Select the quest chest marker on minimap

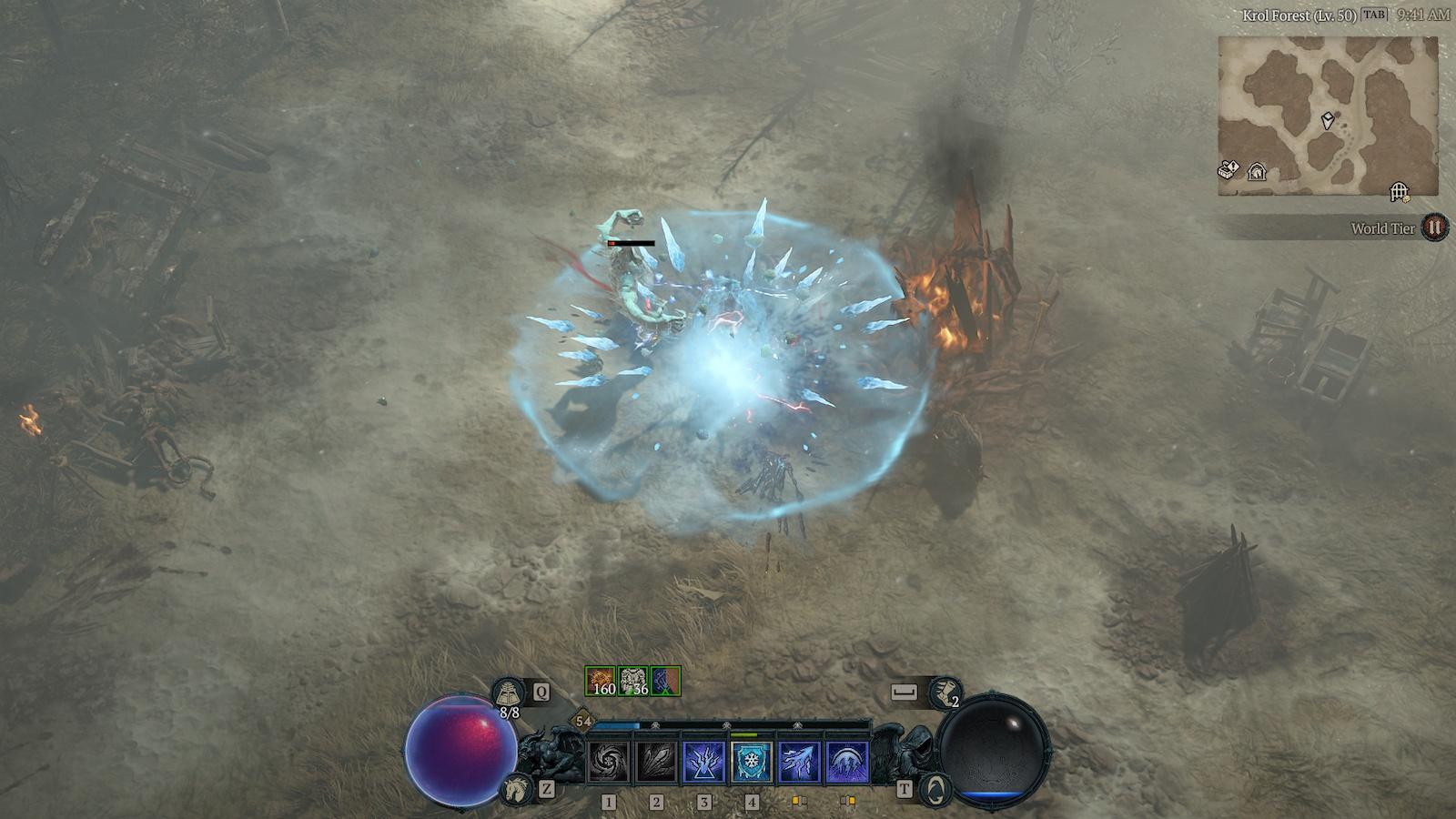[x=1228, y=170]
